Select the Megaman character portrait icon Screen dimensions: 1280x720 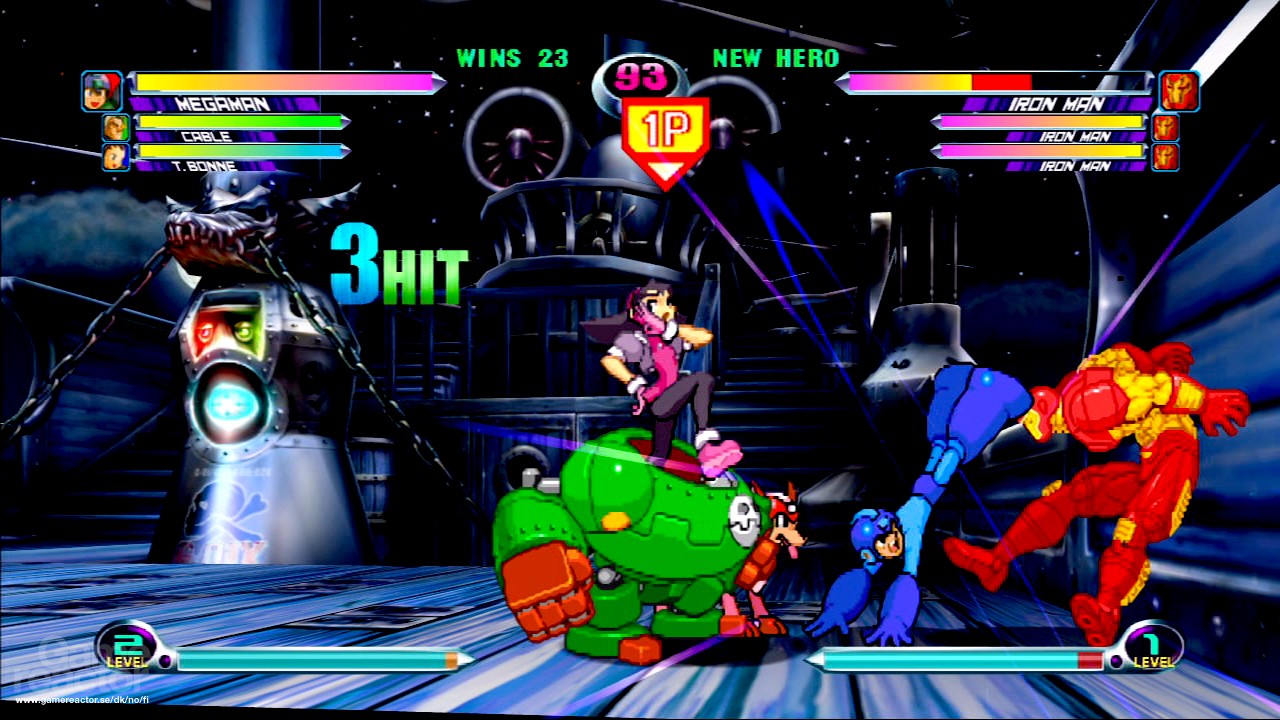(100, 90)
